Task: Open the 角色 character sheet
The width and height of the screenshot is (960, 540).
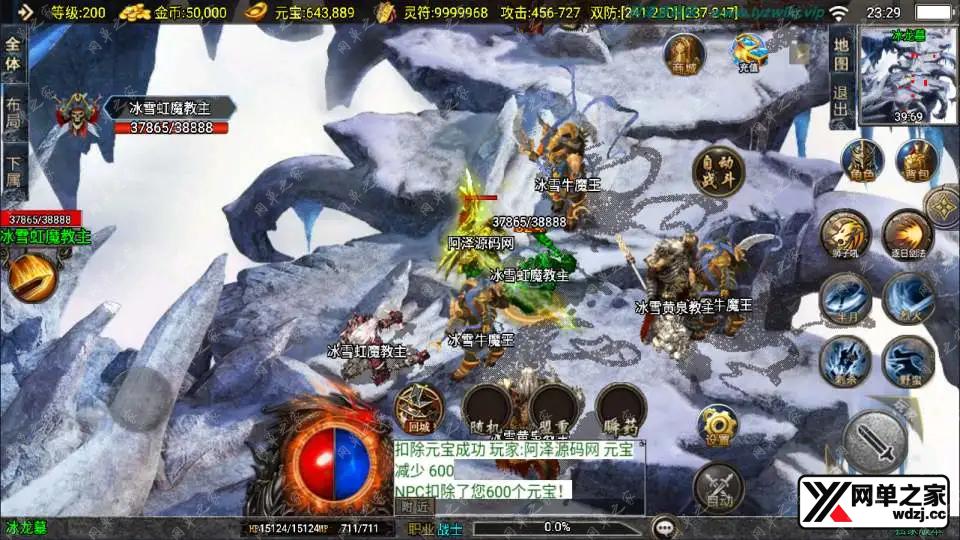Action: (861, 162)
